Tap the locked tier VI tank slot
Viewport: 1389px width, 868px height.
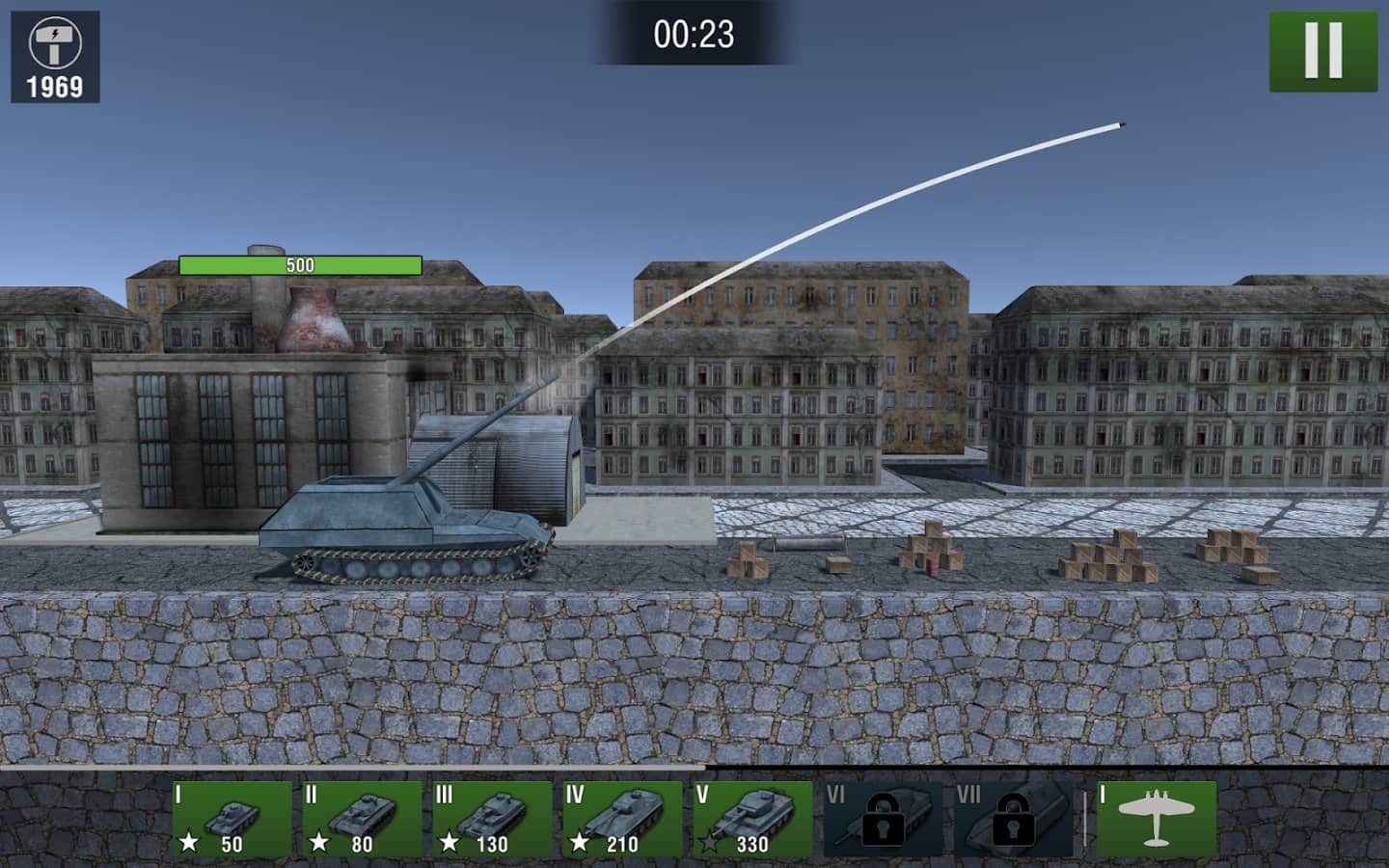tap(882, 819)
